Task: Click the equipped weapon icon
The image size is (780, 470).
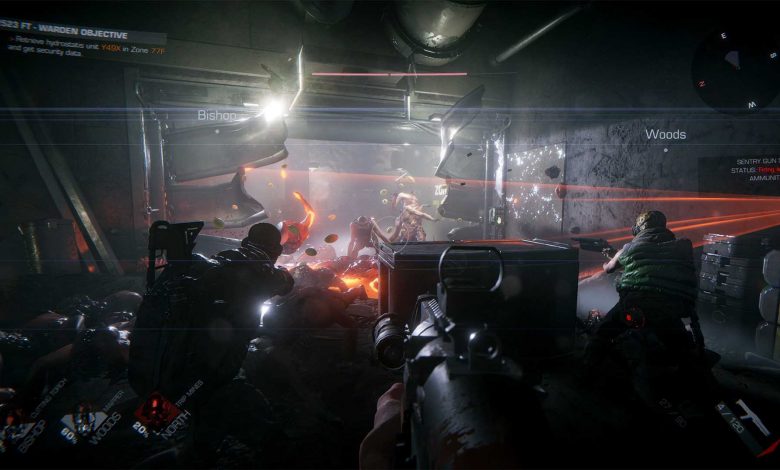Action: 741,413
